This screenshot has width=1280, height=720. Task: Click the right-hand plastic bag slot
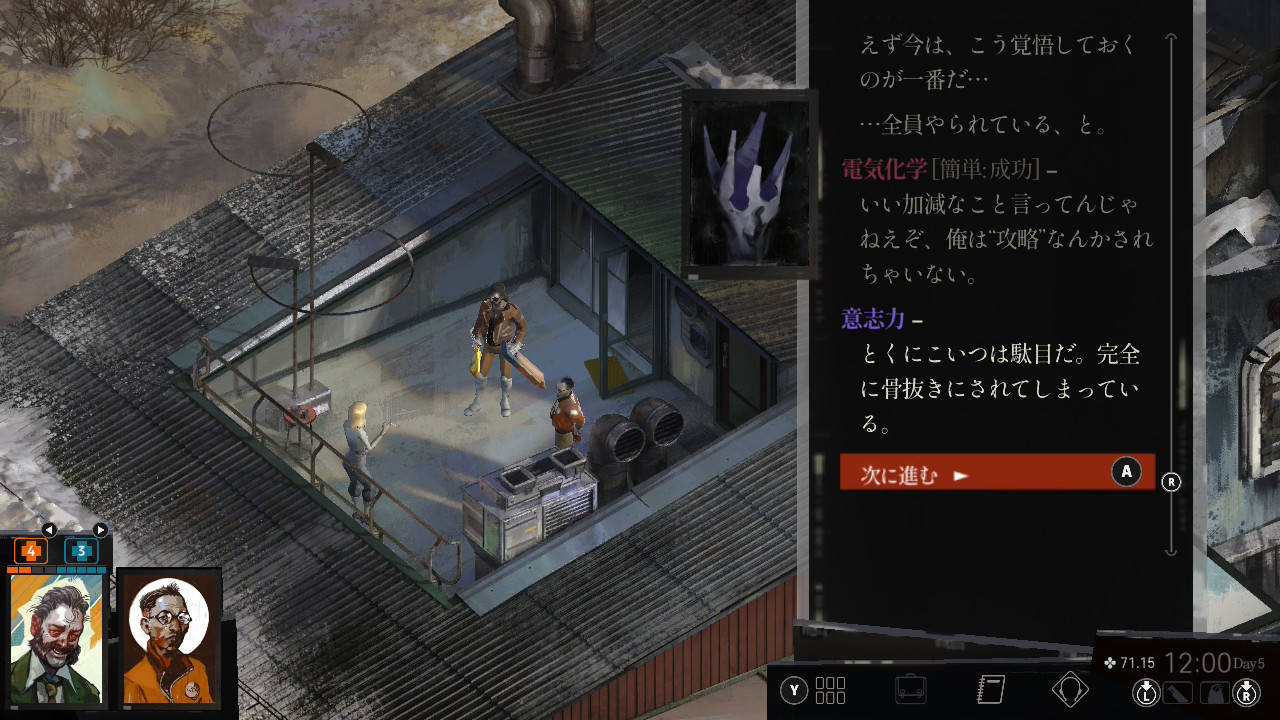1213,691
